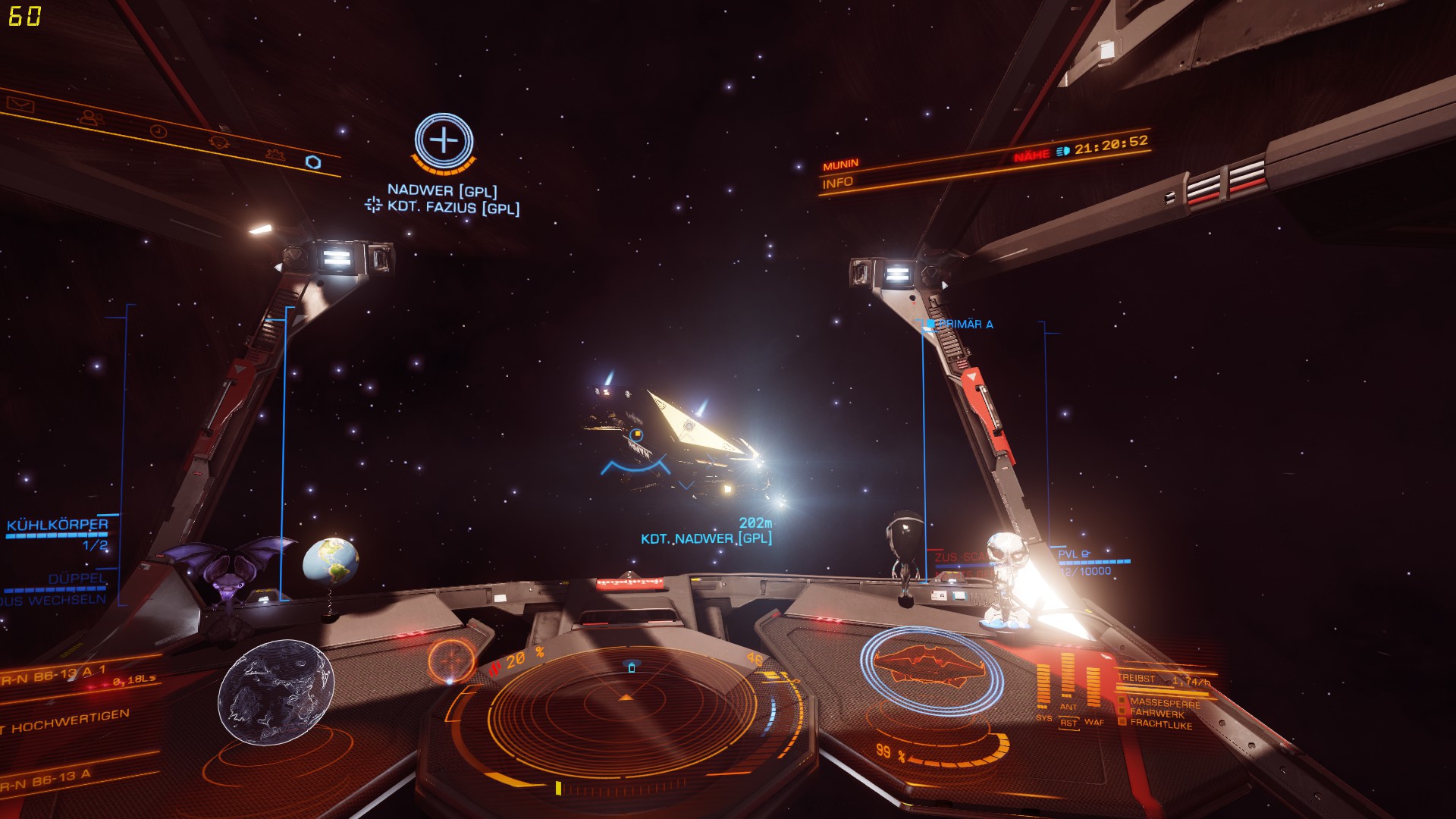This screenshot has height=819, width=1456.
Task: Select the WAF weapons power column
Action: click(1094, 686)
